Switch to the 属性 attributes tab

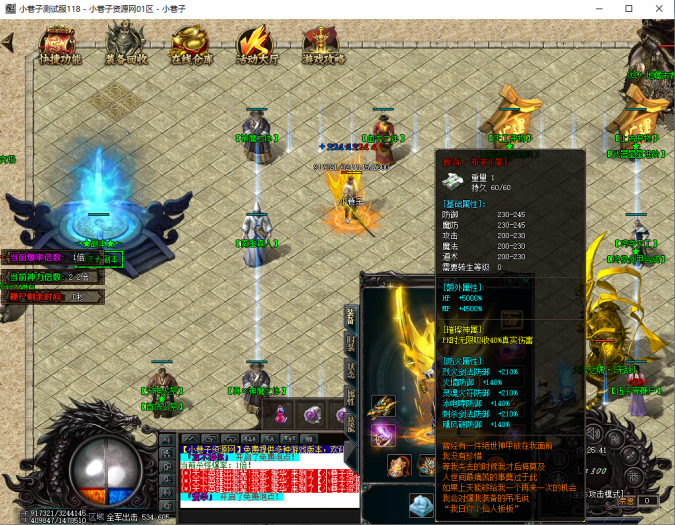[x=351, y=395]
